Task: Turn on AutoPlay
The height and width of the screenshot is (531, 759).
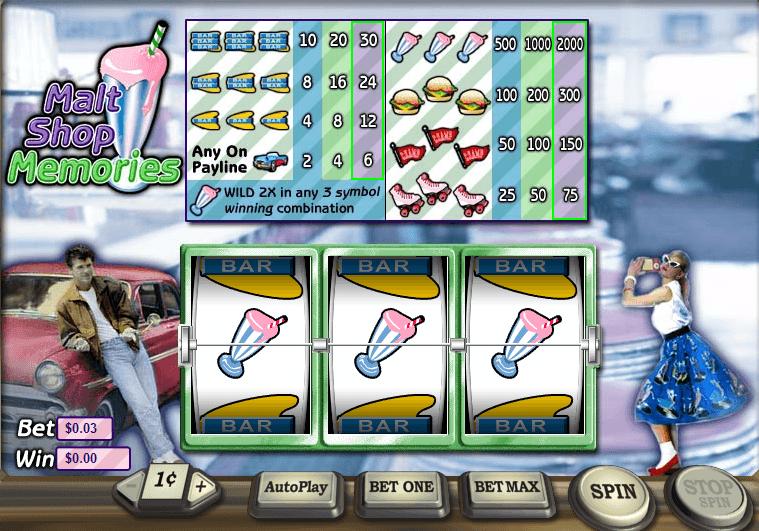Action: pyautogui.click(x=296, y=489)
